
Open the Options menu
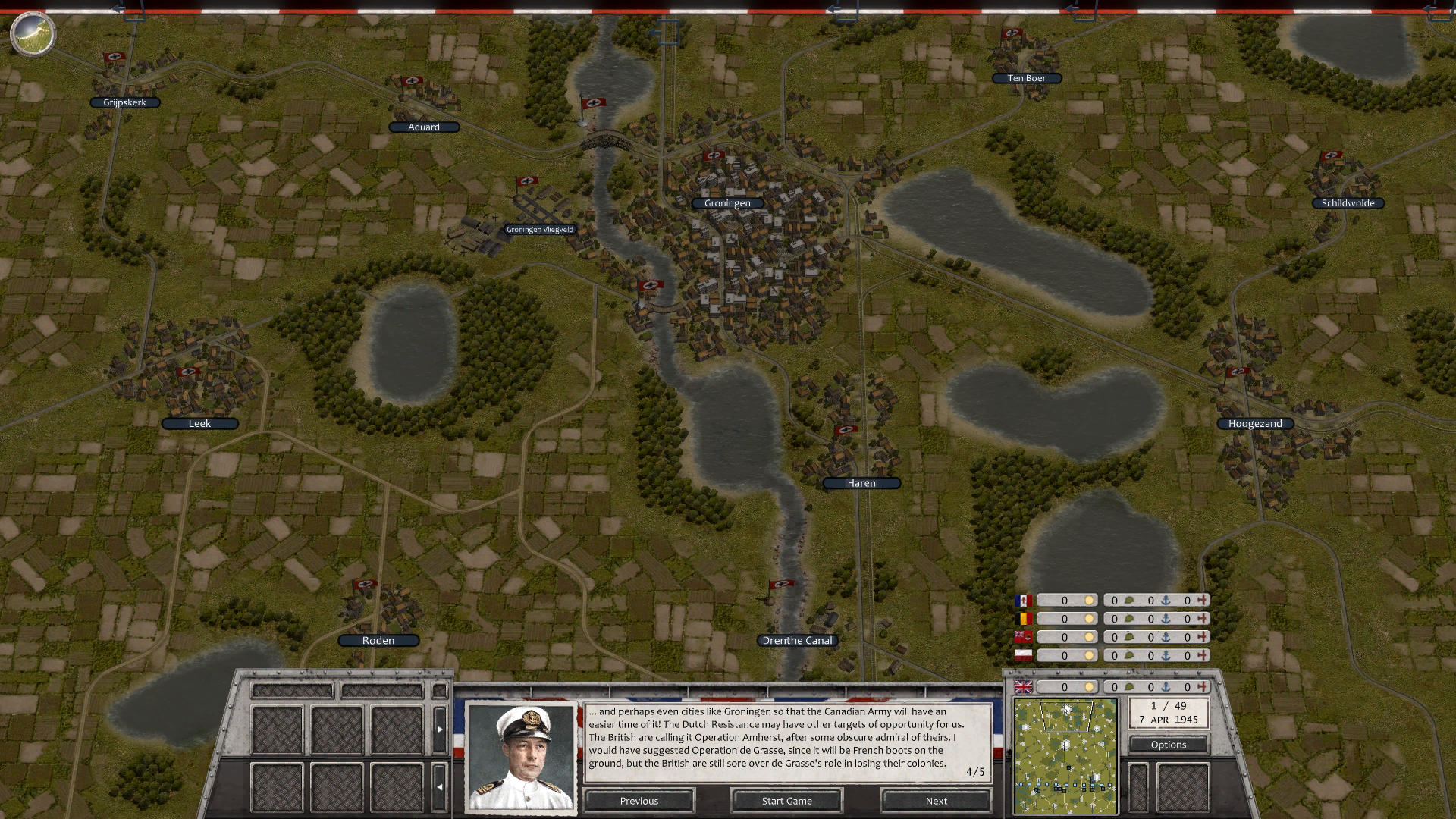[1168, 744]
